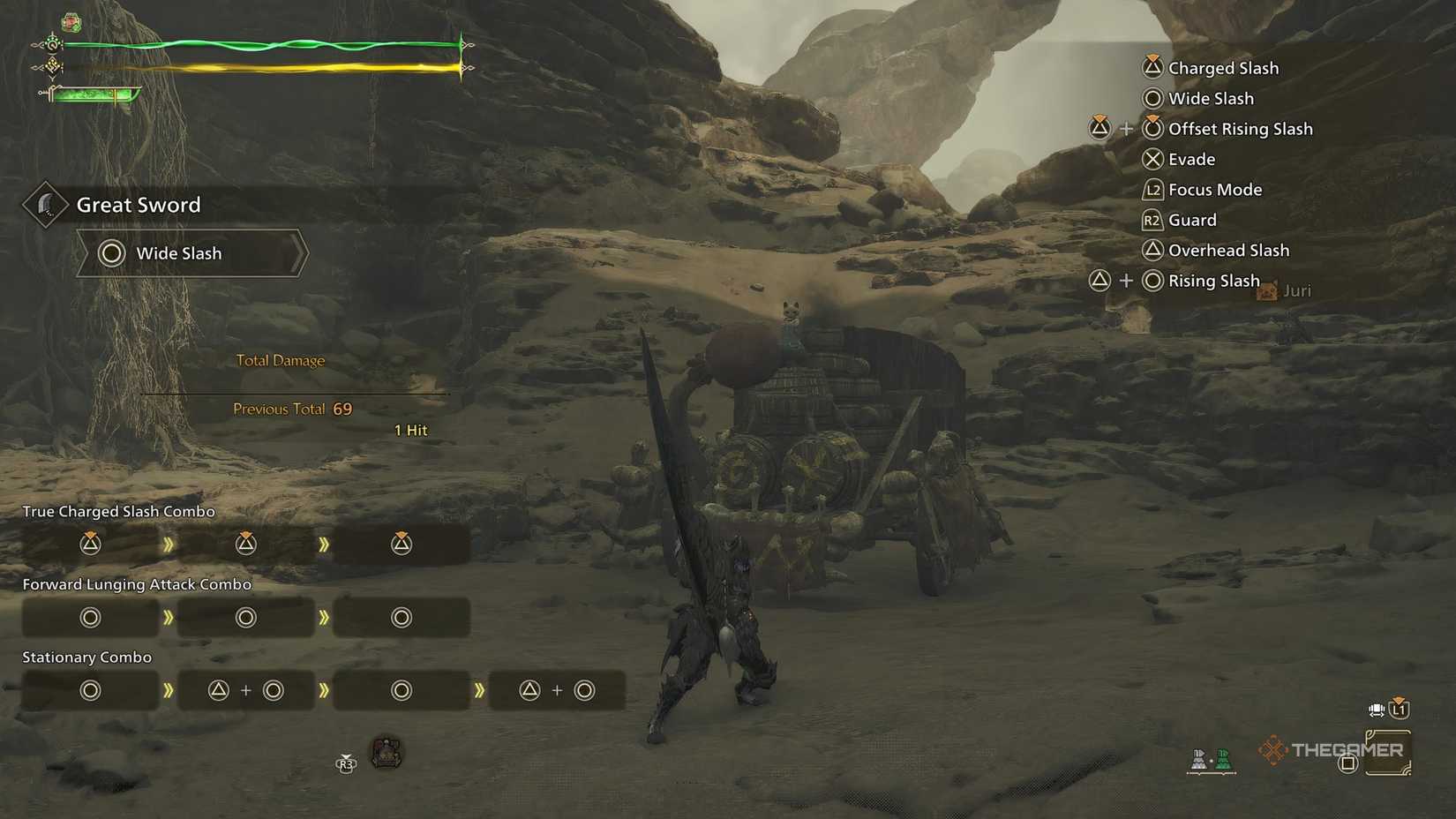Click the Wide Slash circle button icon
The width and height of the screenshot is (1456, 819).
pos(1152,98)
